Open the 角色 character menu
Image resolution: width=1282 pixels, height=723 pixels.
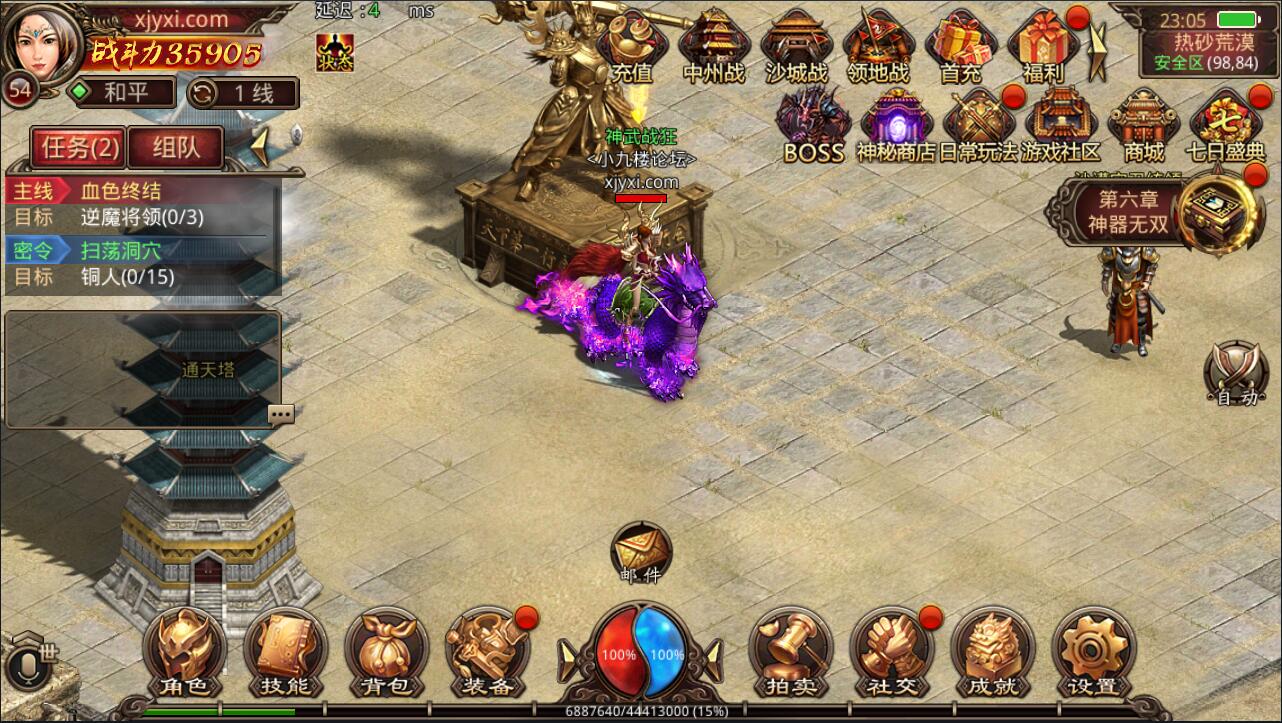[x=185, y=653]
